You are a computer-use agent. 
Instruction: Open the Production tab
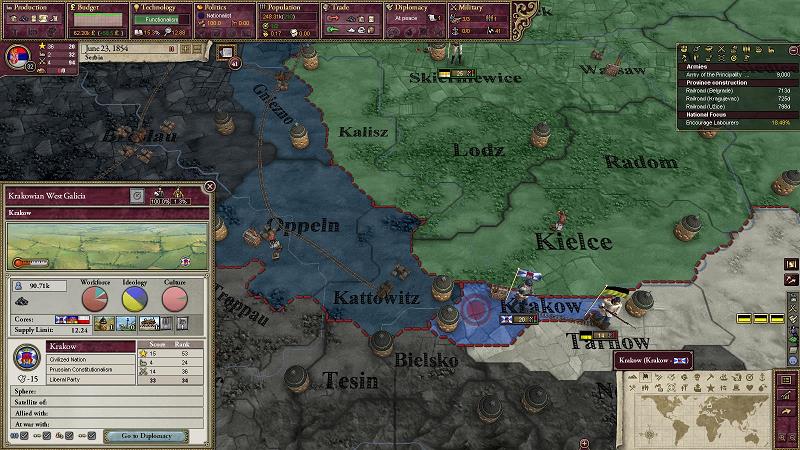coord(32,8)
